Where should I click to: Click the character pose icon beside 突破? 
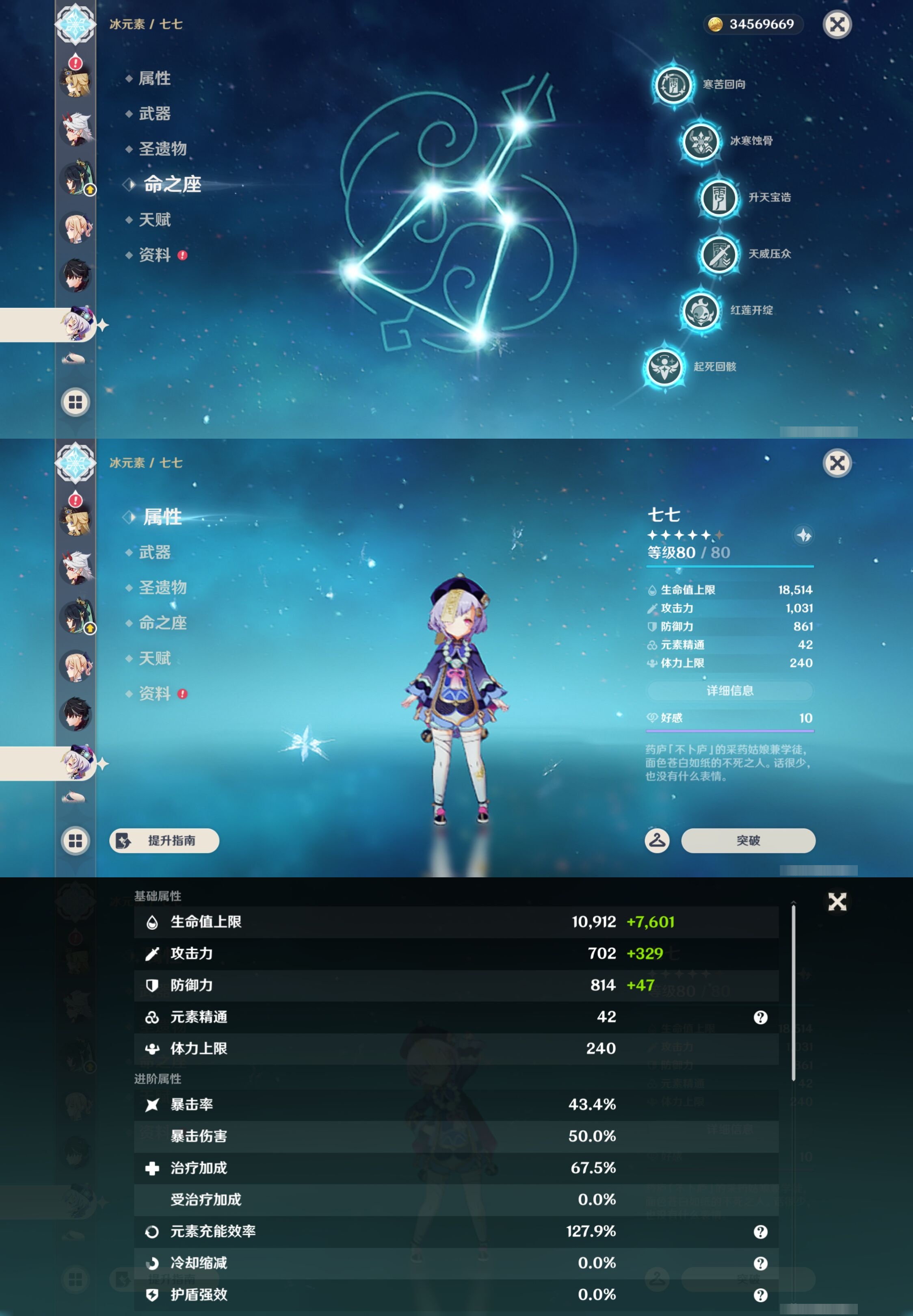coord(656,841)
